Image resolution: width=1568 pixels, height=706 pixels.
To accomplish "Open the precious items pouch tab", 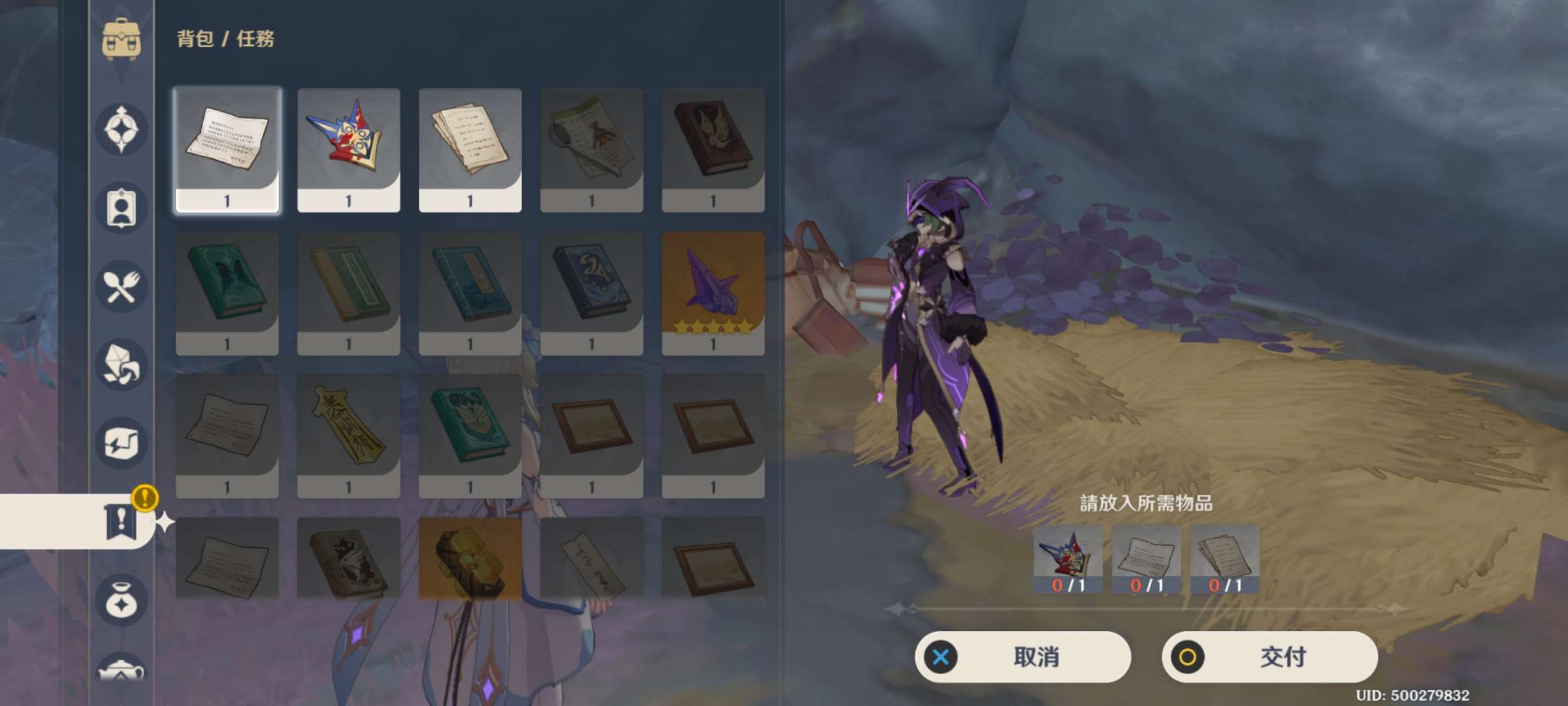I will click(x=122, y=600).
